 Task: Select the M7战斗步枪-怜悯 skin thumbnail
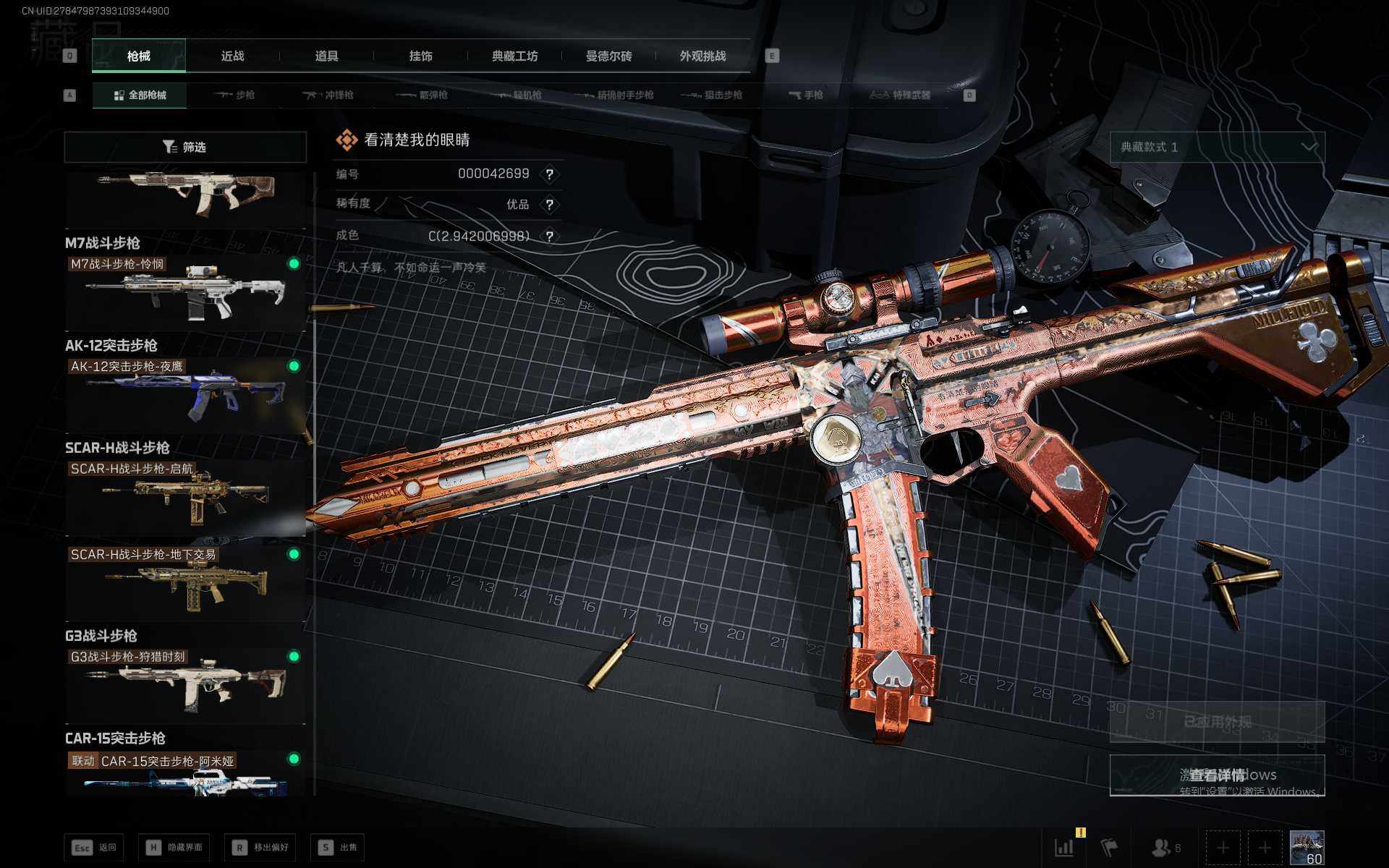click(185, 292)
